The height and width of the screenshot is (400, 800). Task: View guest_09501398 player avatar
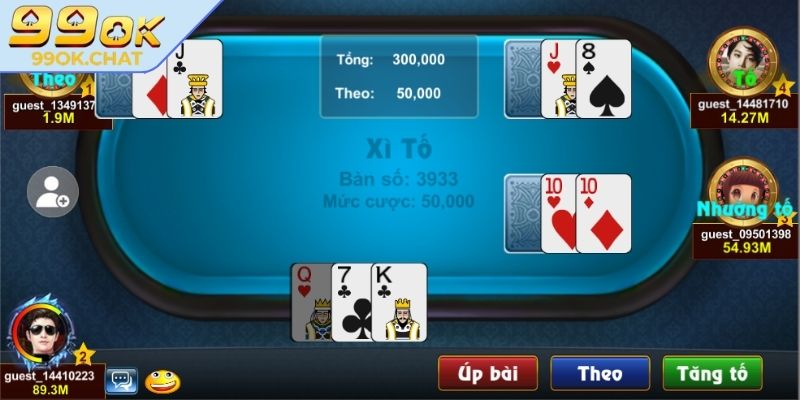[742, 190]
